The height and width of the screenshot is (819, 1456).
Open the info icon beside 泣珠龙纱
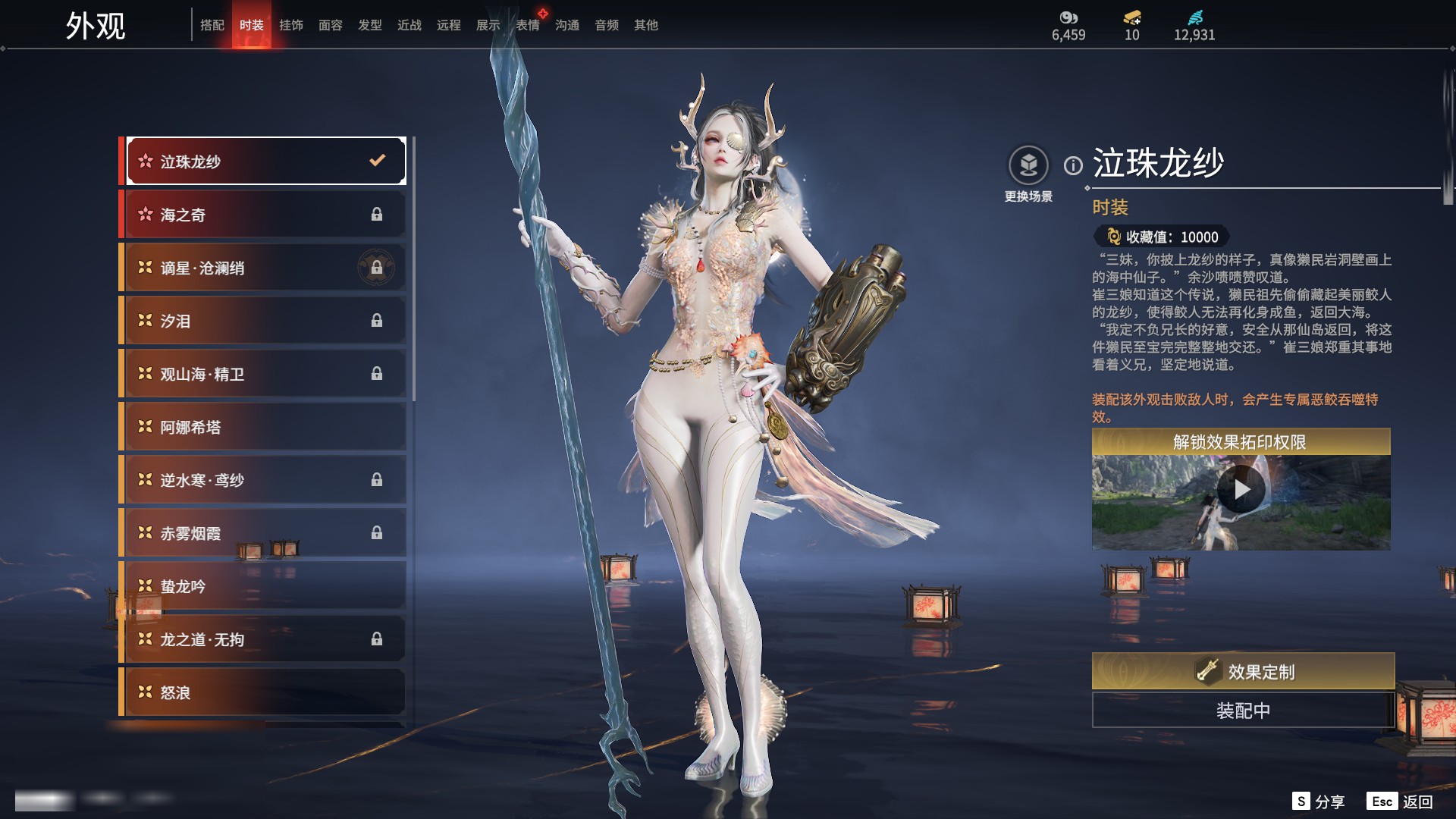(1073, 165)
